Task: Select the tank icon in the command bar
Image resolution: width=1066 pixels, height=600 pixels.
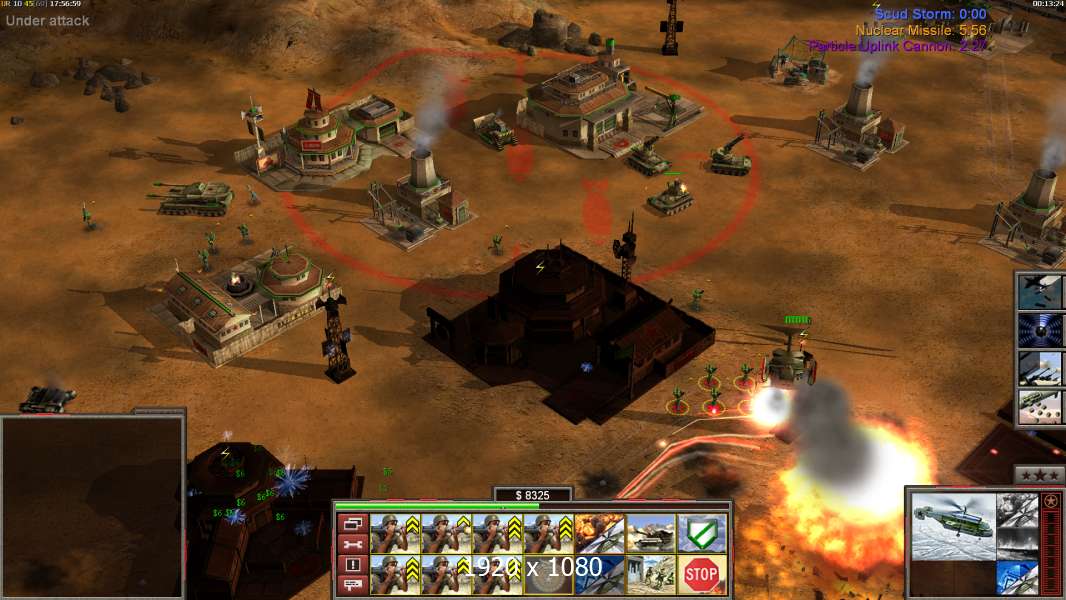Action: click(x=651, y=533)
